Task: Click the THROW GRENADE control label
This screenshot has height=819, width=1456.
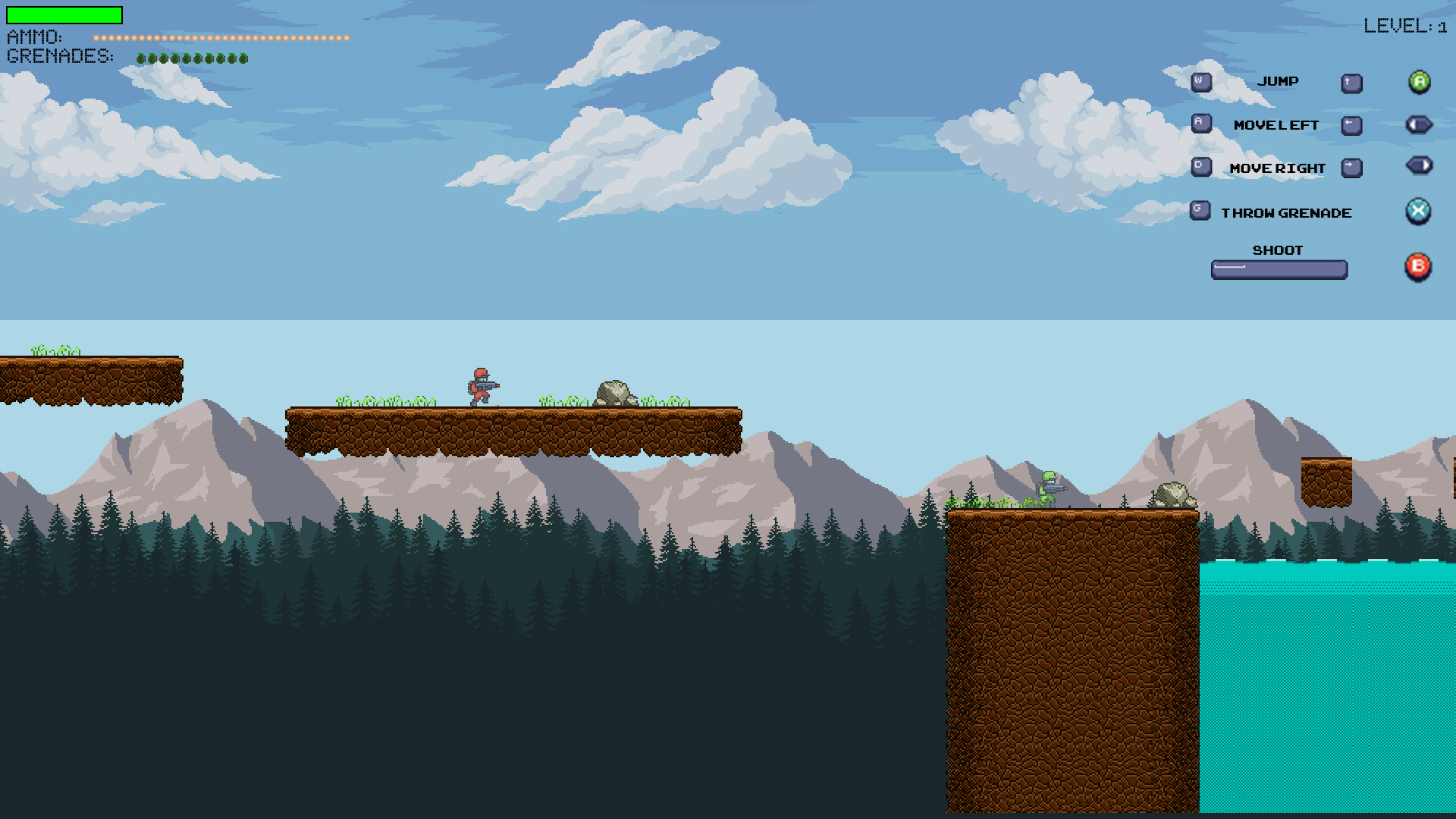Action: pyautogui.click(x=1286, y=213)
